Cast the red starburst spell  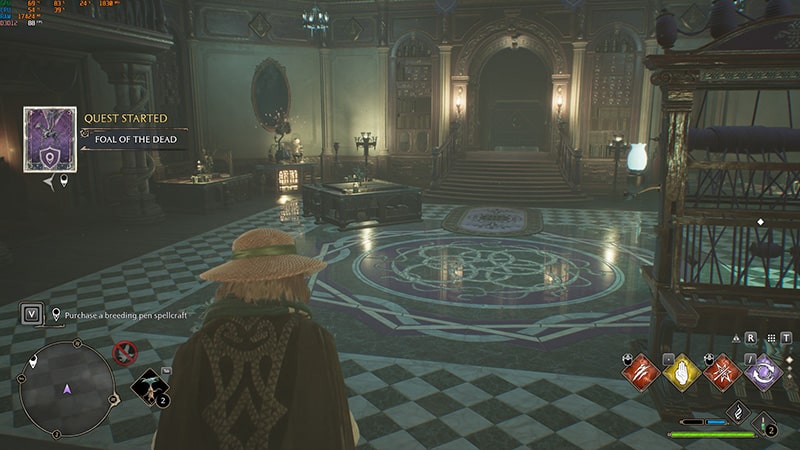click(722, 373)
